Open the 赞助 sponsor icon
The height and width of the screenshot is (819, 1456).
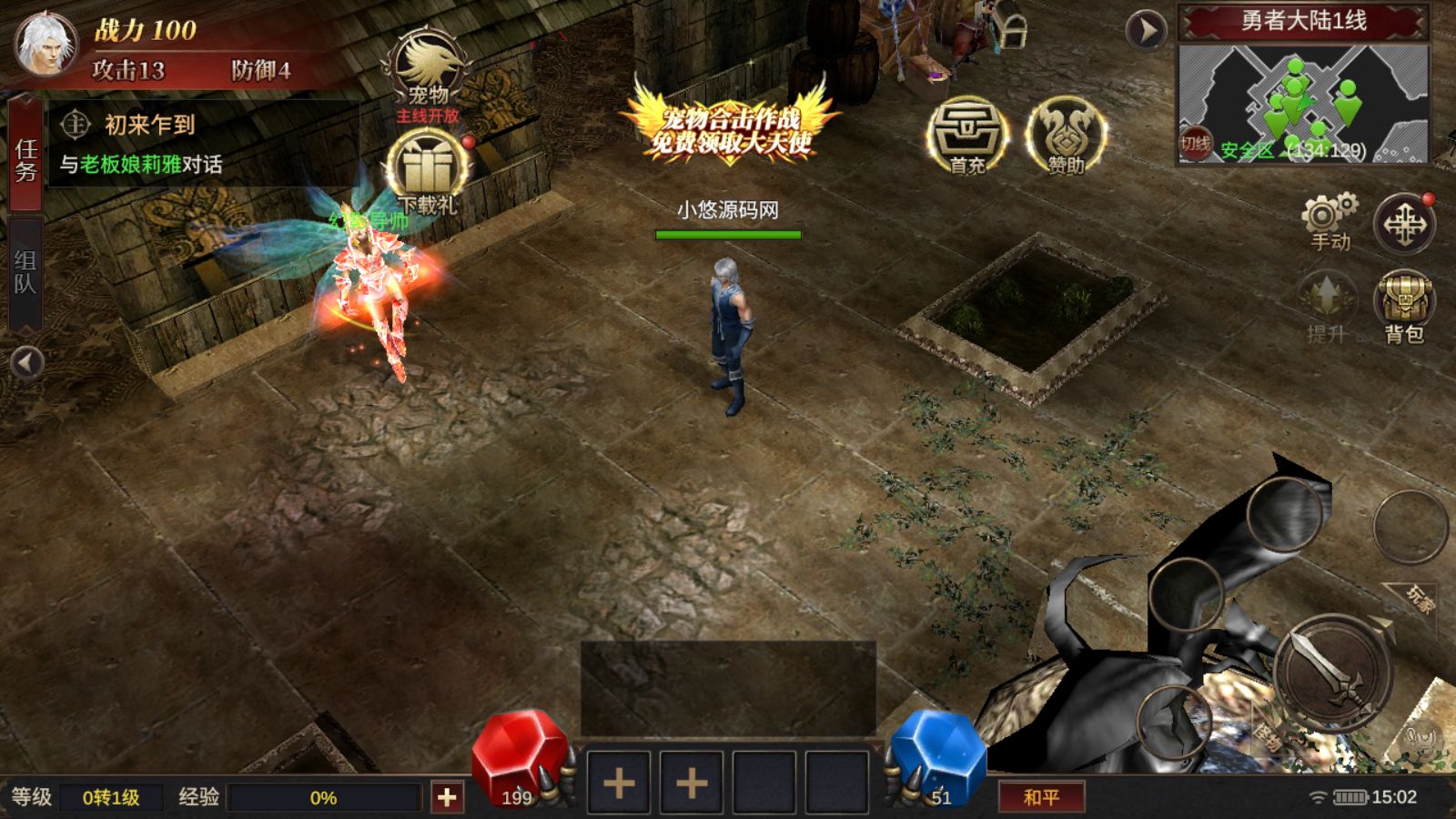click(1066, 136)
